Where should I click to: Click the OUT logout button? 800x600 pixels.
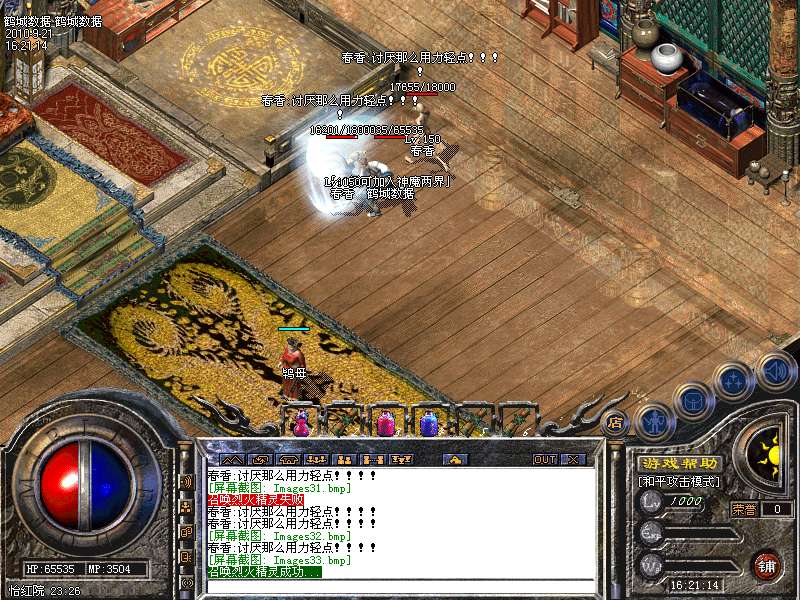click(x=545, y=459)
